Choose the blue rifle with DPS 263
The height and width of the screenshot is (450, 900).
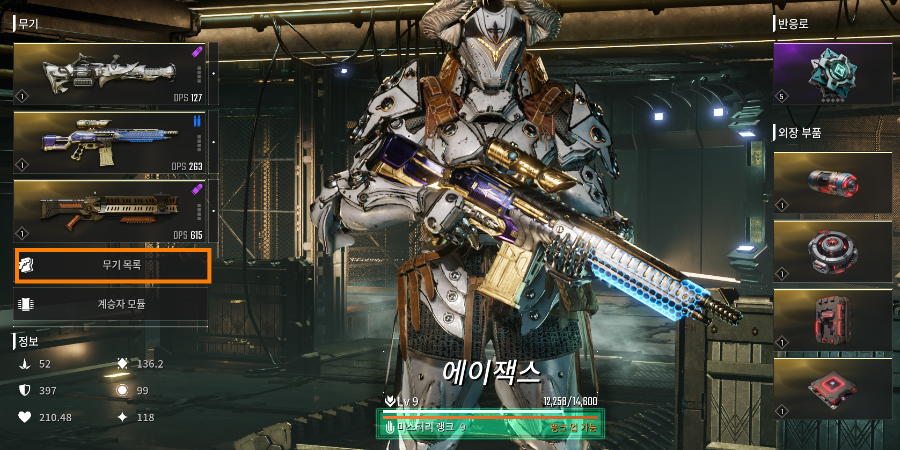[110, 143]
